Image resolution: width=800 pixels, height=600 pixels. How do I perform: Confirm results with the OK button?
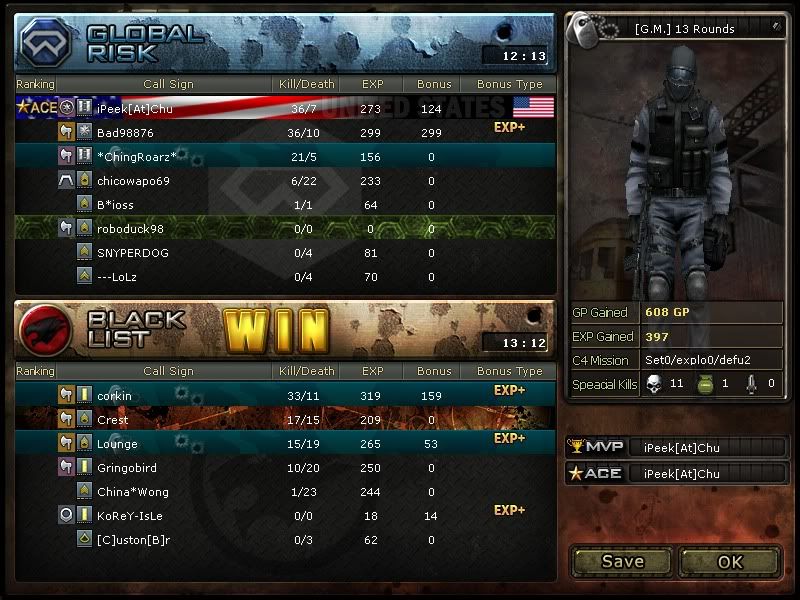pos(730,561)
